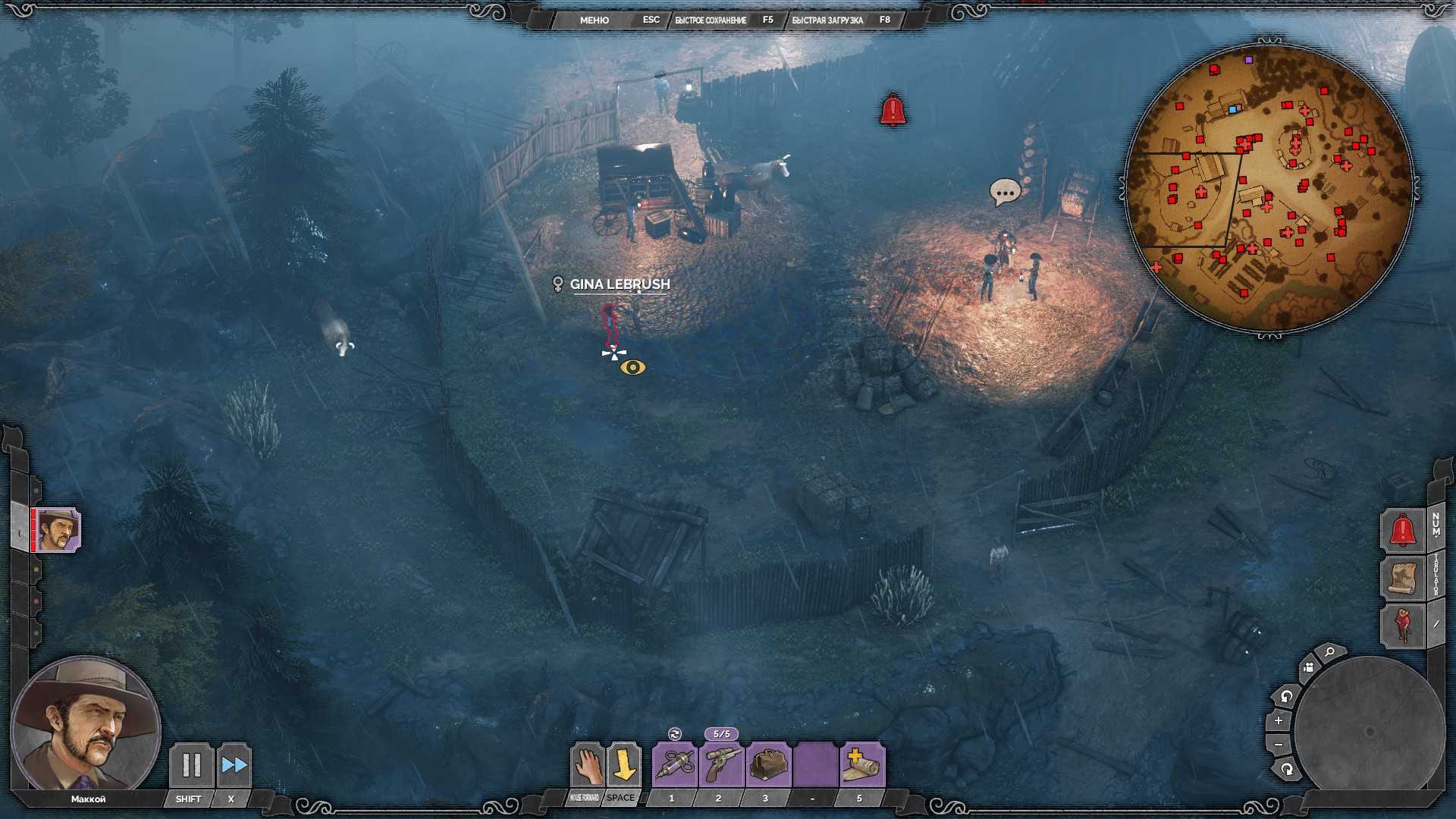Viewport: 1456px width, 819px height.
Task: Click the magnifying glass camera button
Action: [x=1329, y=652]
